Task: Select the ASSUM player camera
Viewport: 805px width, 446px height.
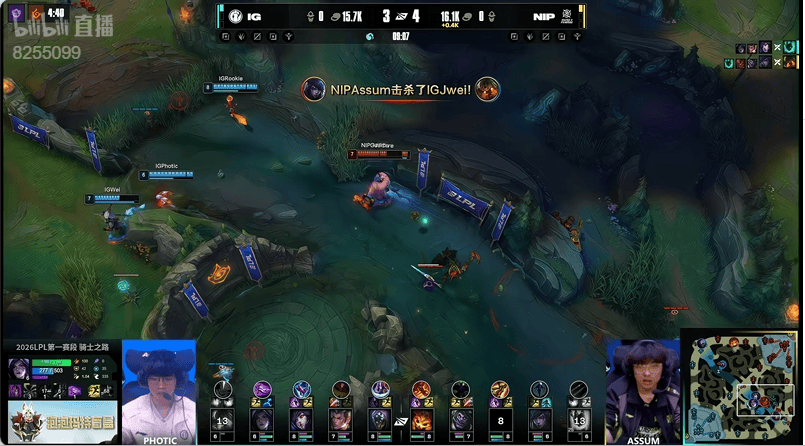Action: (643, 390)
